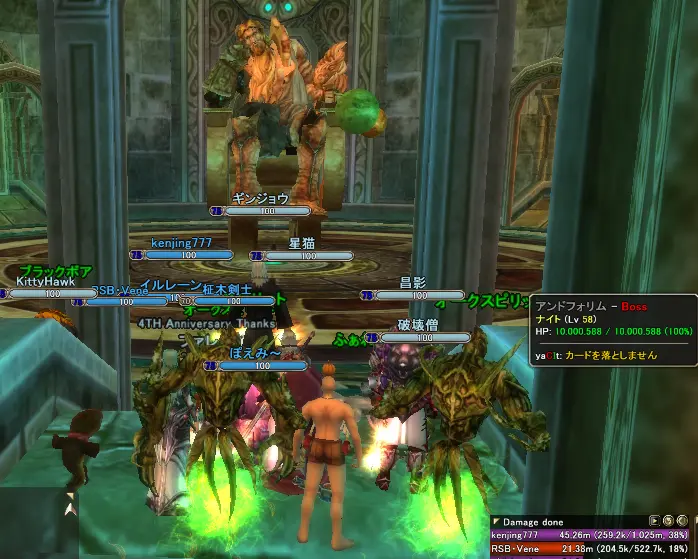Open the Damage done mode arrow

tap(496, 522)
